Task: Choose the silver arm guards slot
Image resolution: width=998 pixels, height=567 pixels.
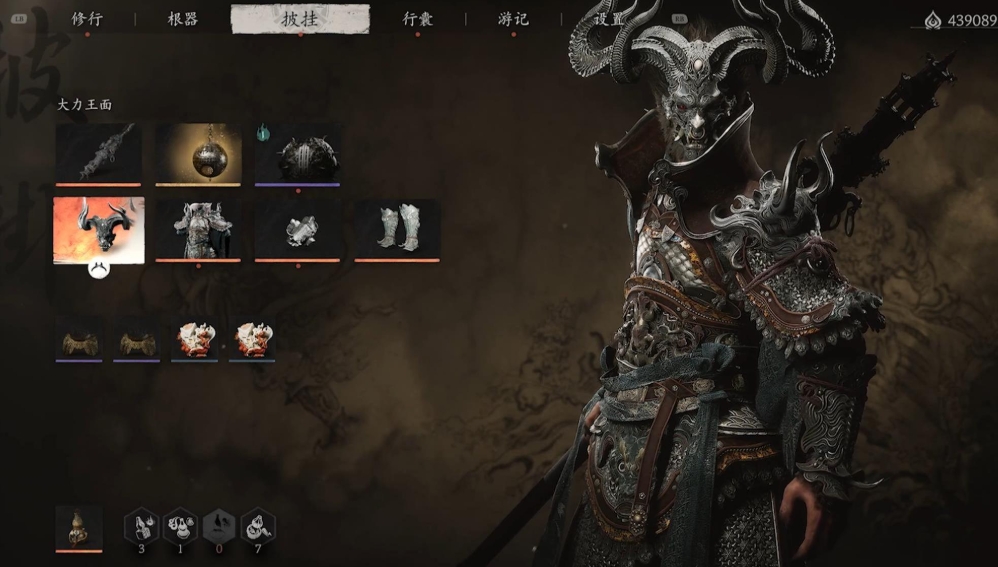Action: [298, 229]
